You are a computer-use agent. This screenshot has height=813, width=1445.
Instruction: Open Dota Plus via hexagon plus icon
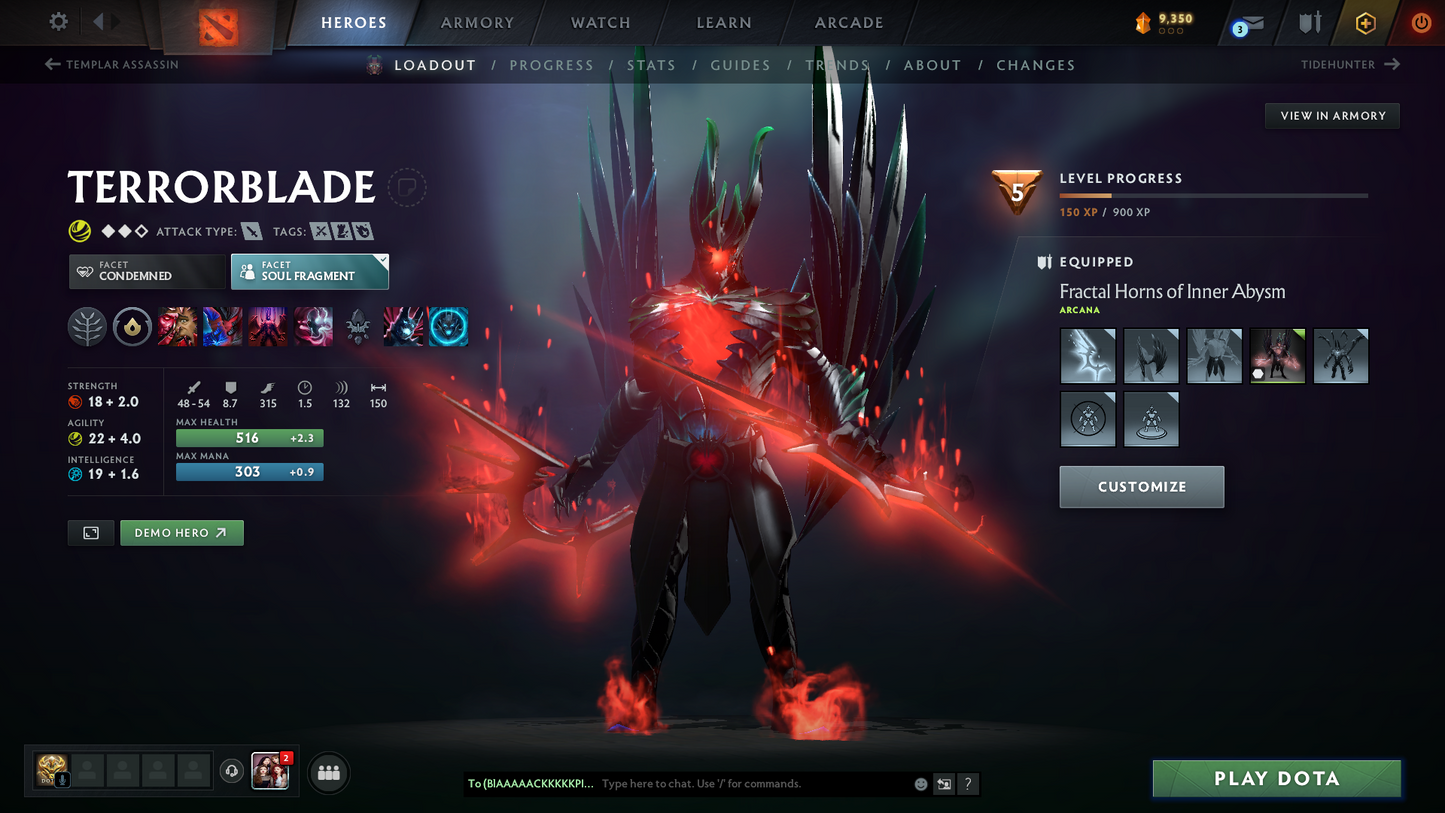1365,22
